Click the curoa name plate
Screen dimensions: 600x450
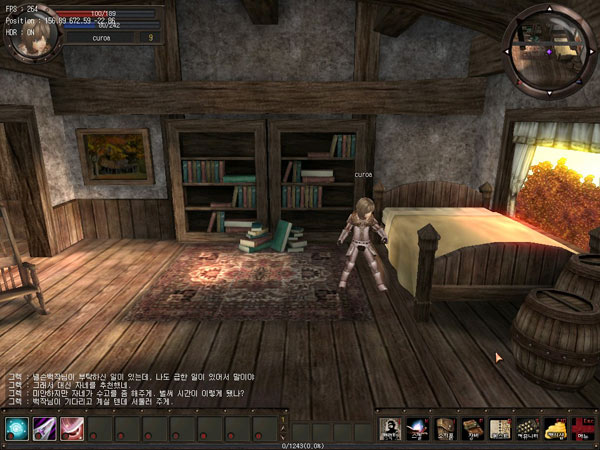[101, 37]
